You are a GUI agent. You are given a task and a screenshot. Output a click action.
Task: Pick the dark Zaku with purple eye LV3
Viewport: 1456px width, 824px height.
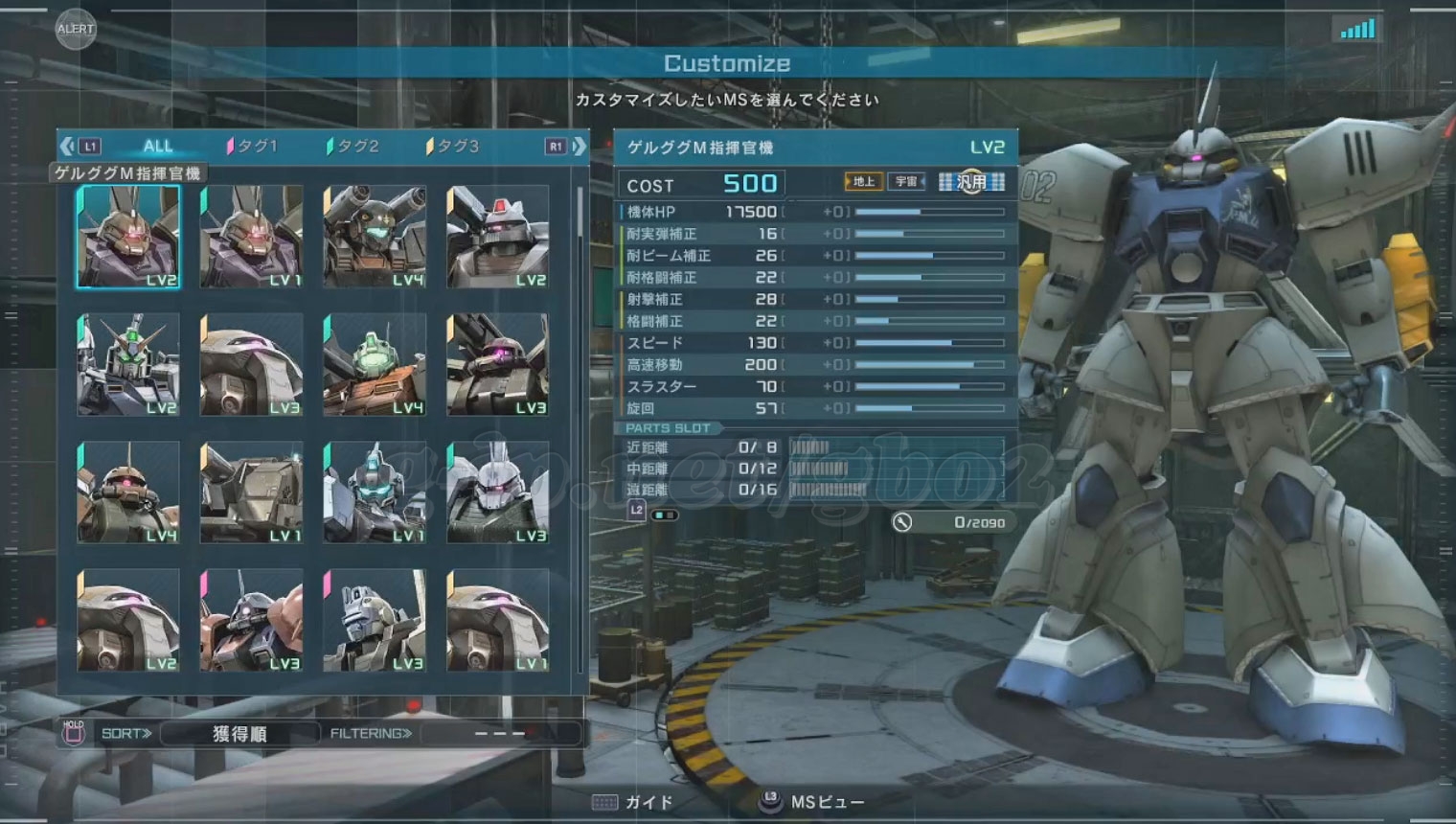tap(497, 364)
